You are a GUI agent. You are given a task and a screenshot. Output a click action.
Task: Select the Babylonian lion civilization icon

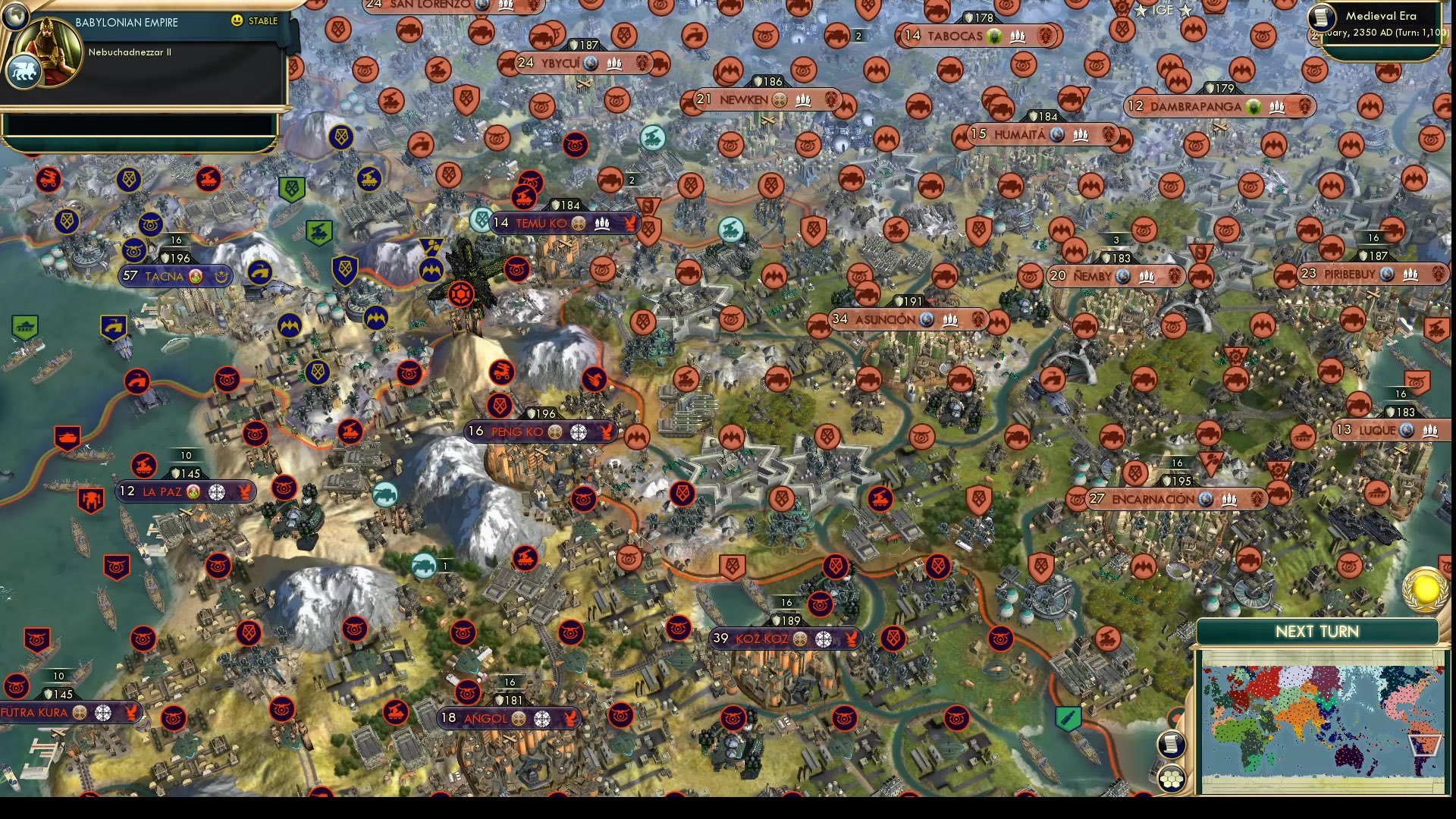coord(25,71)
